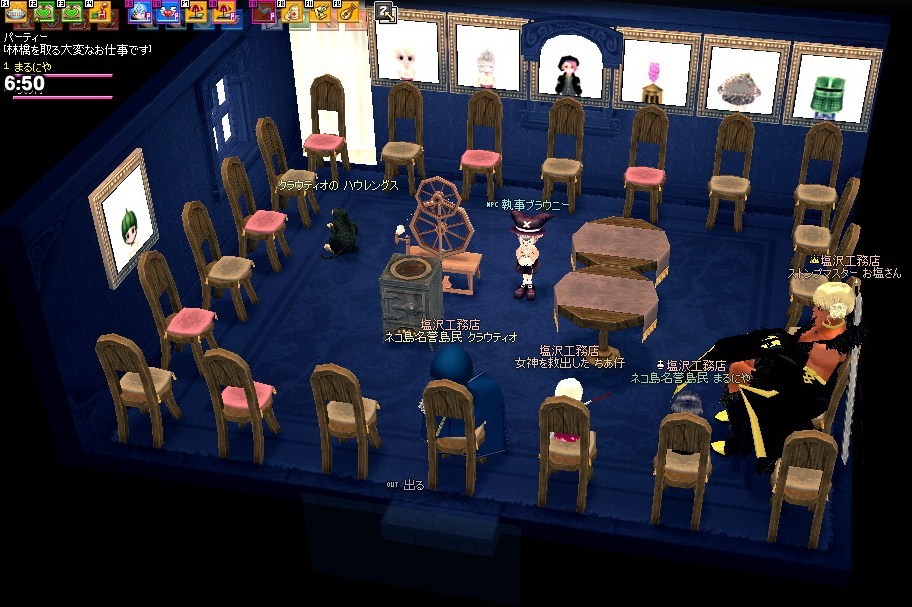Click the blue-haired face icon on F5
The width and height of the screenshot is (912, 607).
point(139,13)
